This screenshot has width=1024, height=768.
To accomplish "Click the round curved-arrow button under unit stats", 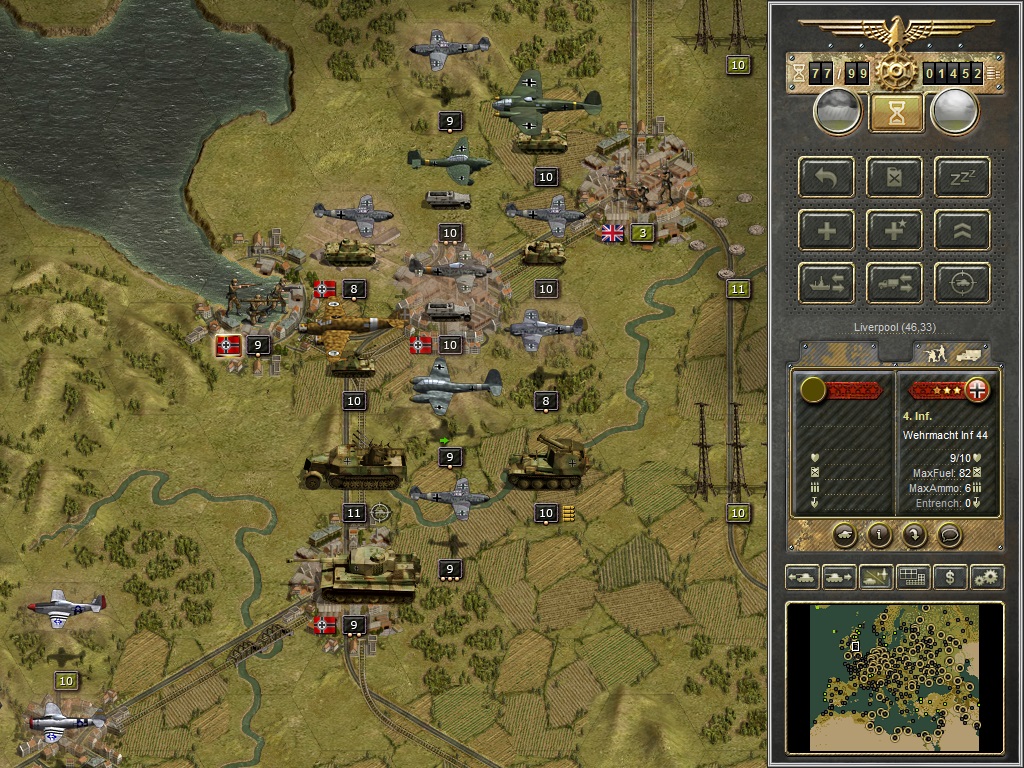I will [914, 534].
